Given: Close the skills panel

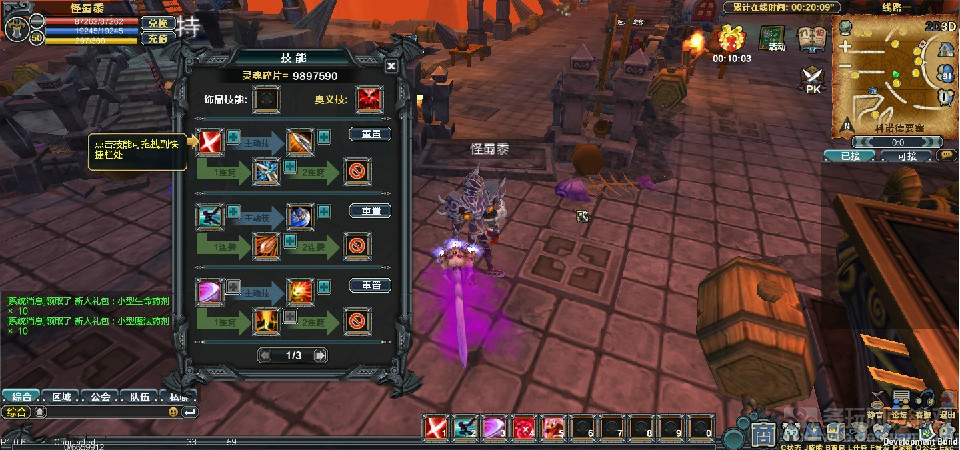Looking at the screenshot, I should tap(391, 66).
